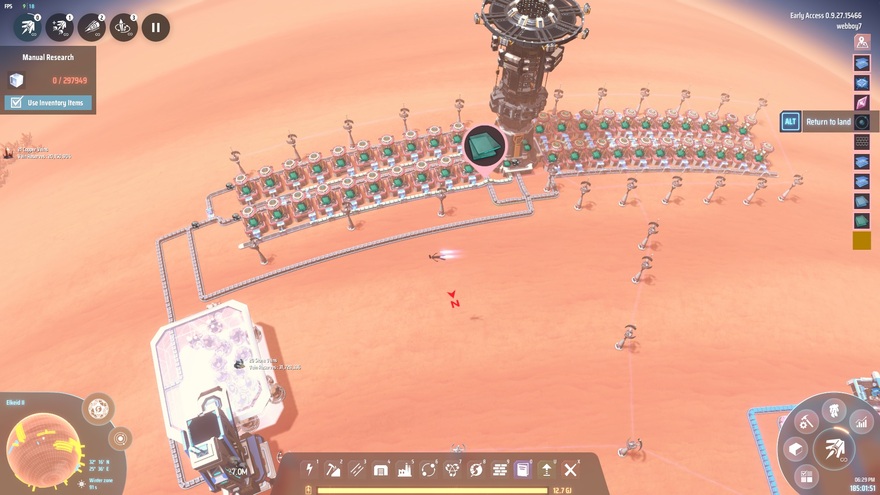Click the upgrade arrow build tool
The image size is (880, 495).
pos(547,469)
